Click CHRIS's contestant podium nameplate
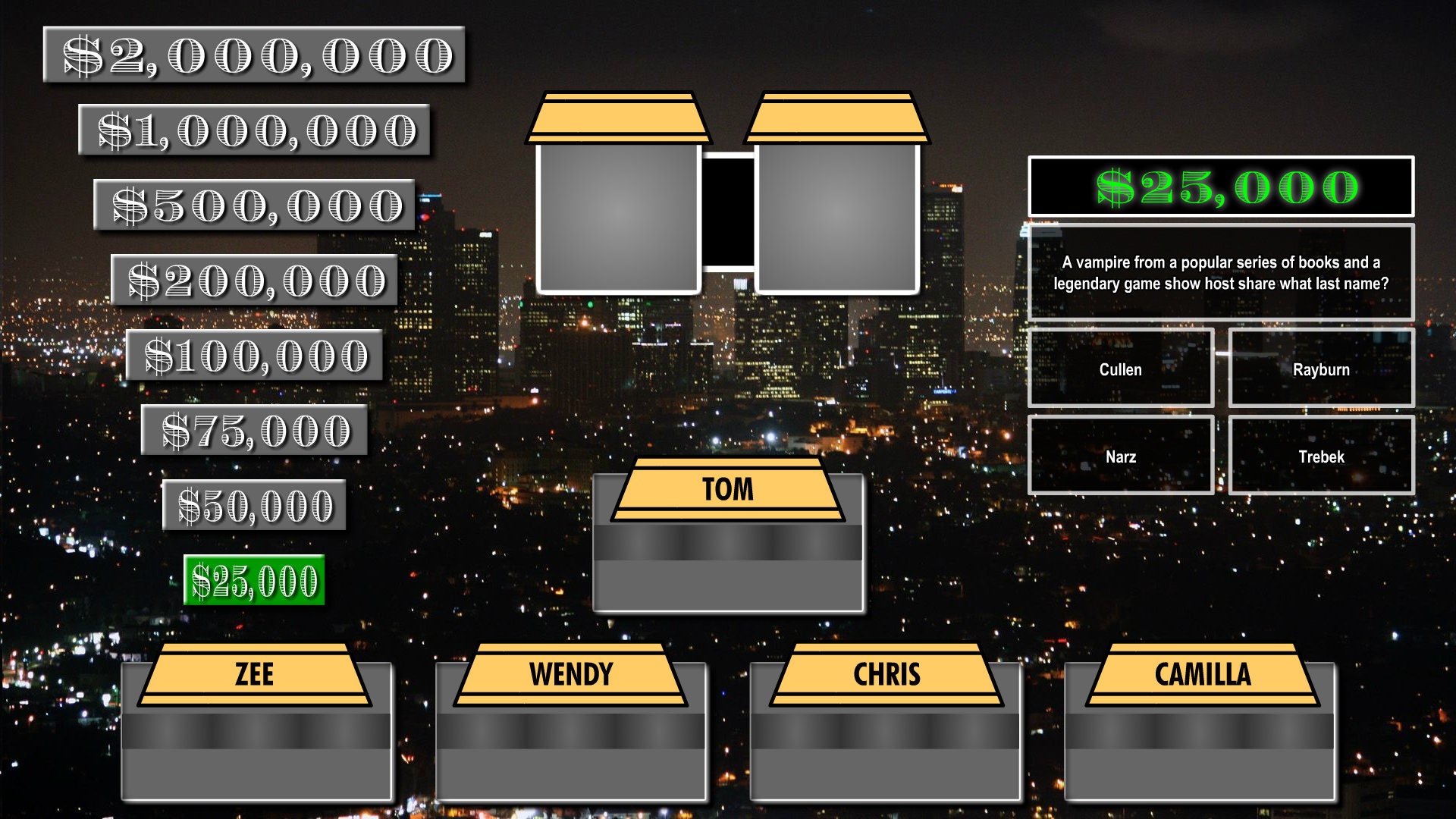This screenshot has height=819, width=1456. (886, 675)
